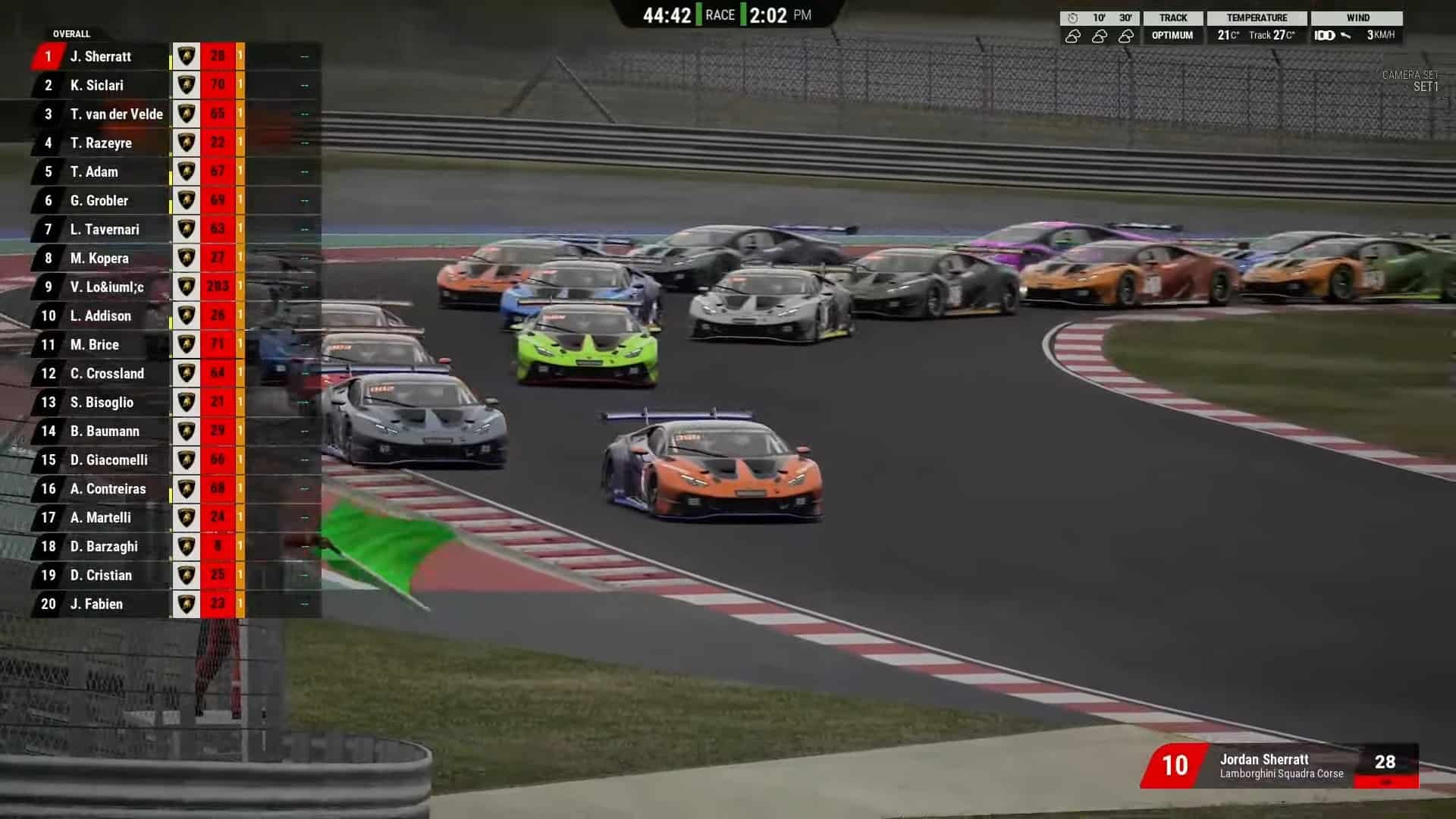Expand the TRACK OPTIMUM status panel
This screenshot has height=819, width=1456.
(x=1172, y=34)
